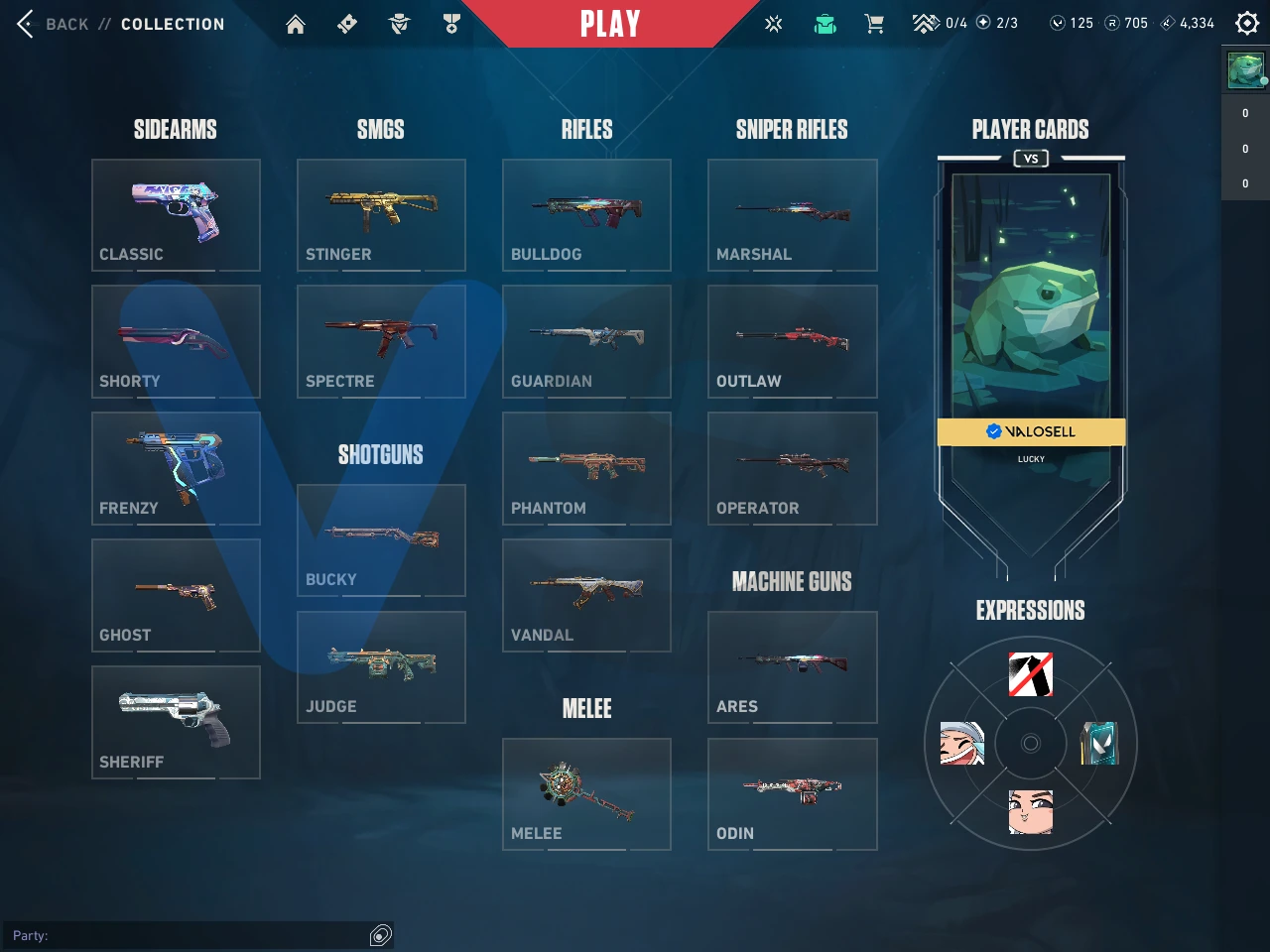
Task: Open the frog avatar profile icon
Action: (x=1245, y=70)
